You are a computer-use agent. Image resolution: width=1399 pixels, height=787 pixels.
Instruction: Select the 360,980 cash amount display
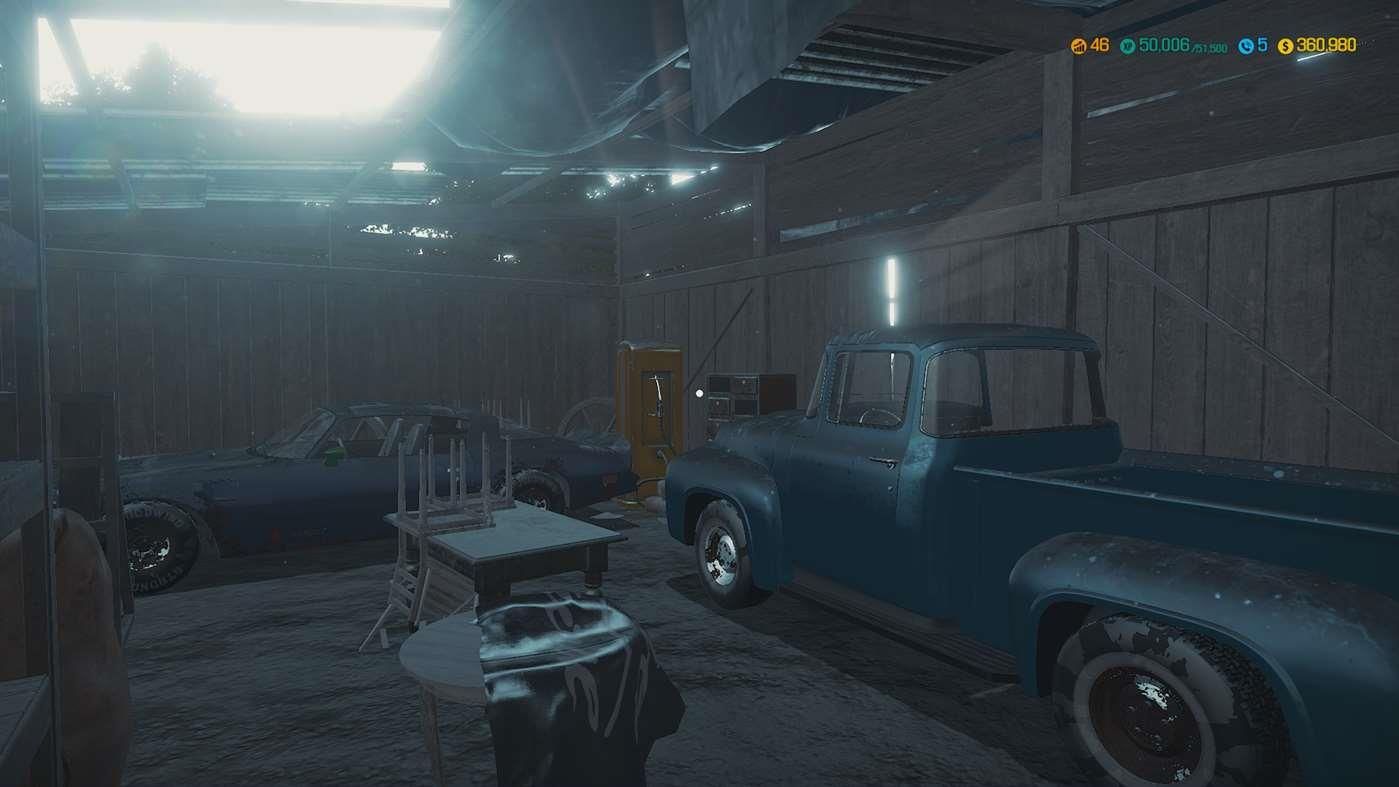1325,45
